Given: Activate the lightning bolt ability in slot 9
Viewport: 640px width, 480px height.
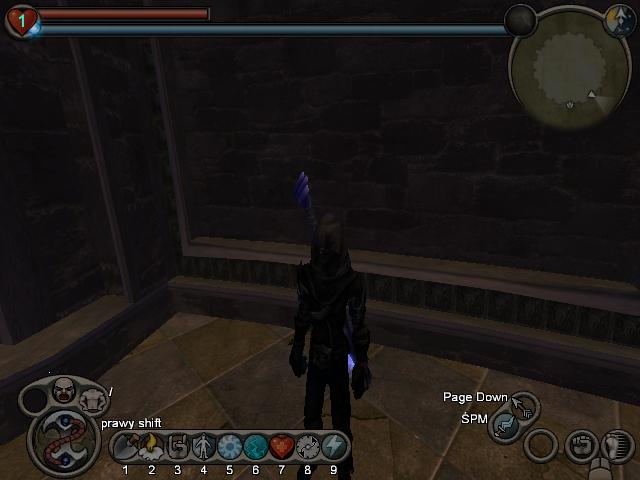Looking at the screenshot, I should (333, 446).
